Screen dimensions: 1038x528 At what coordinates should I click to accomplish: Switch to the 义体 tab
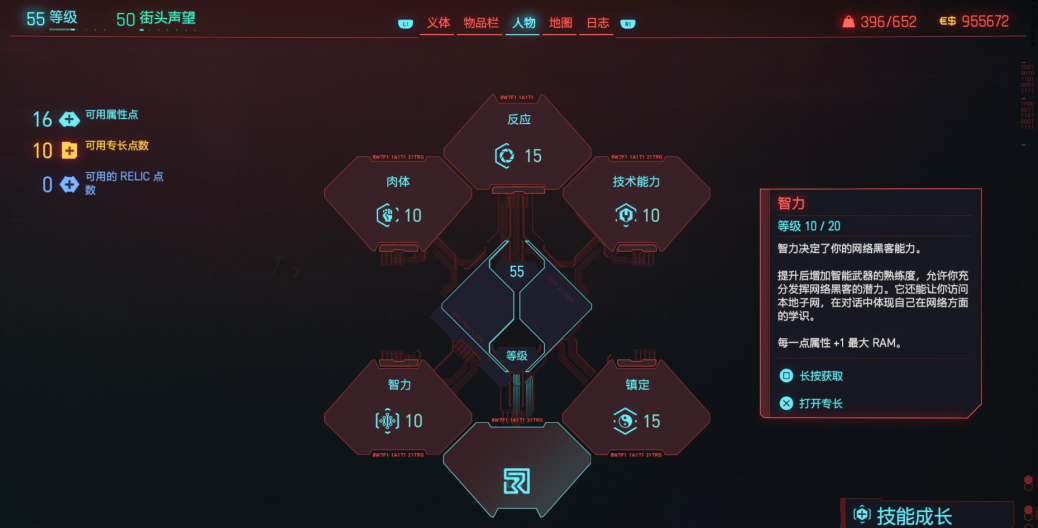click(438, 23)
